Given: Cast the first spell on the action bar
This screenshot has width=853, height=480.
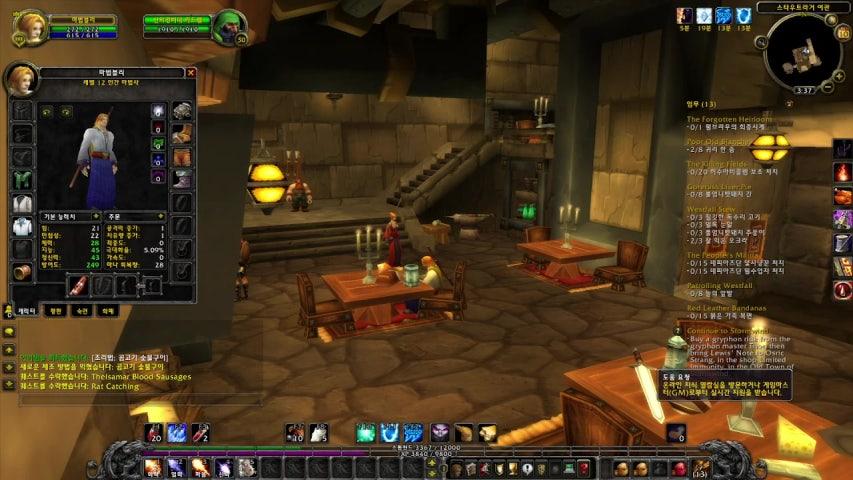Looking at the screenshot, I should 152,466.
